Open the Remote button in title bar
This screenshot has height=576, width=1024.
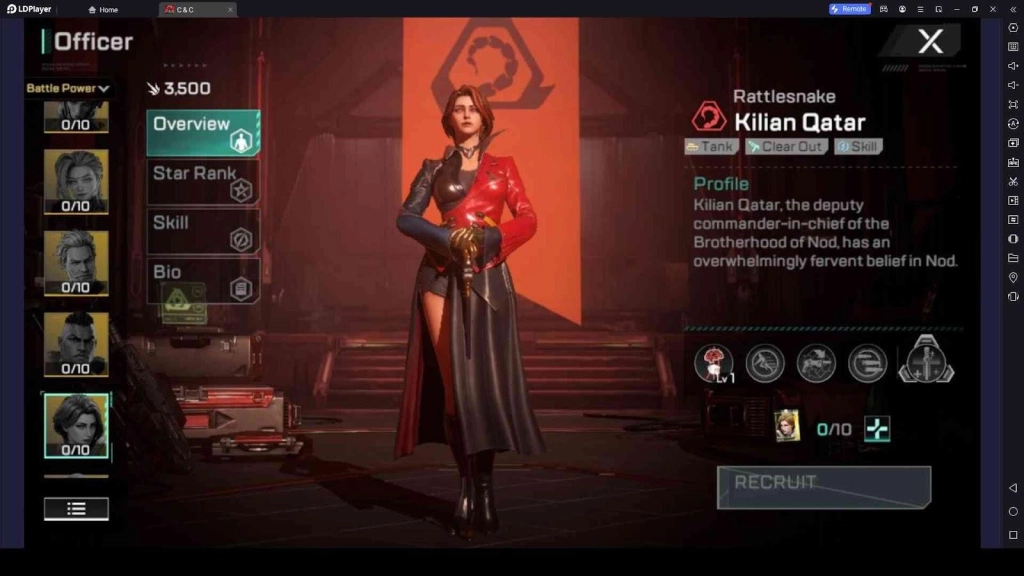(x=848, y=9)
